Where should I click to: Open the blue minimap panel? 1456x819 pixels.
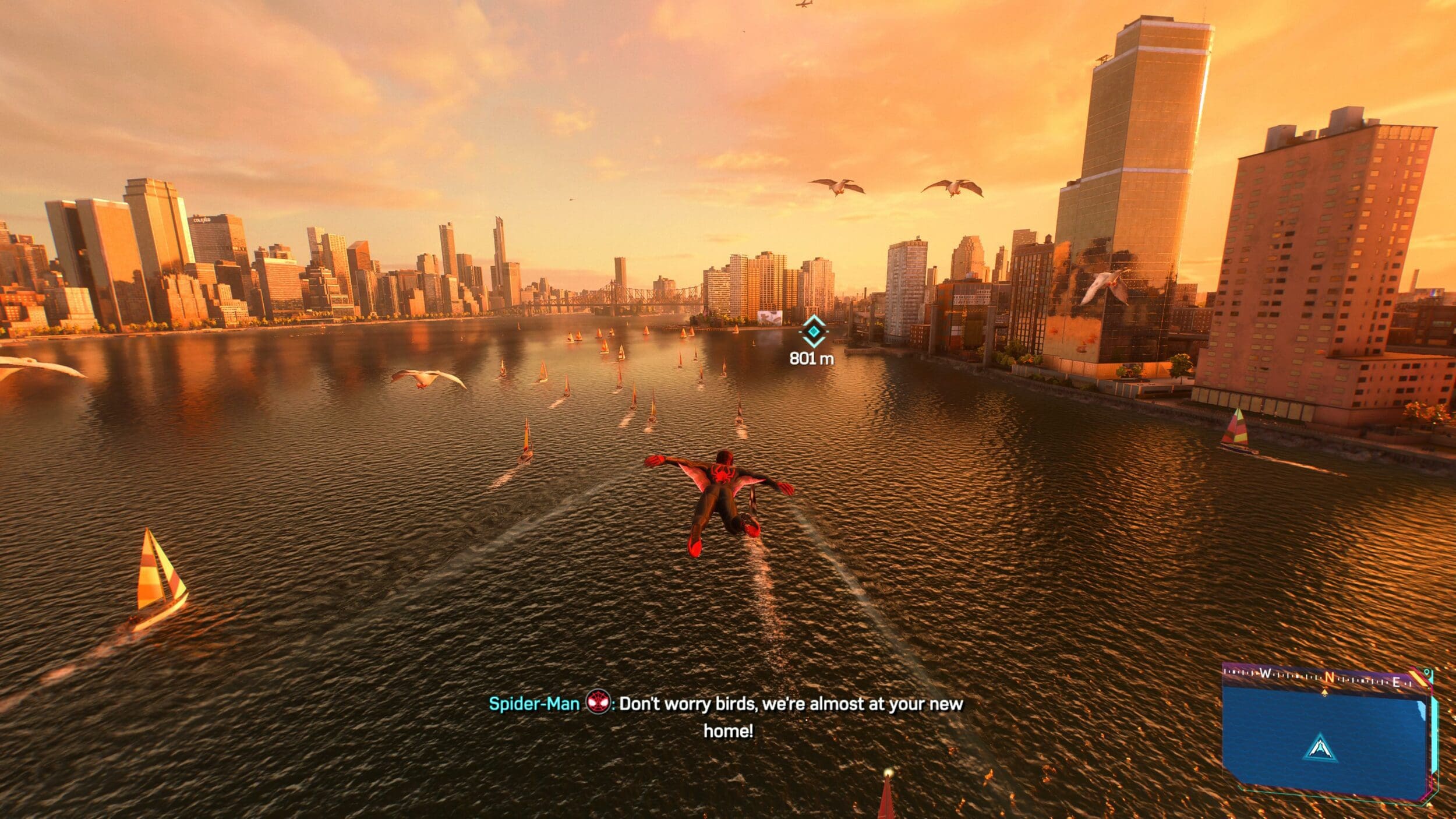click(1323, 737)
